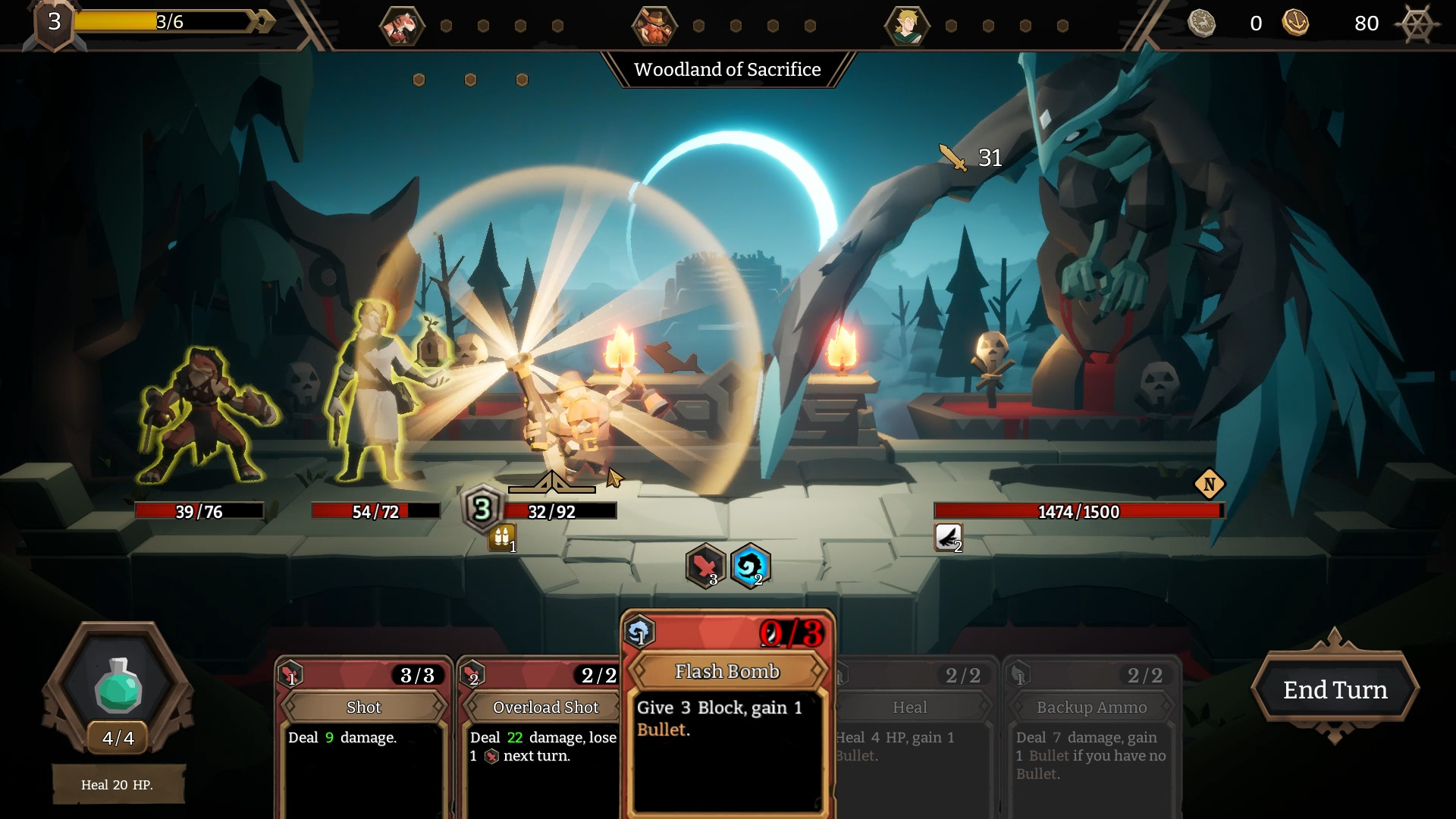1456x819 pixels.
Task: Click the orange N marker on boss
Action: pyautogui.click(x=1210, y=484)
